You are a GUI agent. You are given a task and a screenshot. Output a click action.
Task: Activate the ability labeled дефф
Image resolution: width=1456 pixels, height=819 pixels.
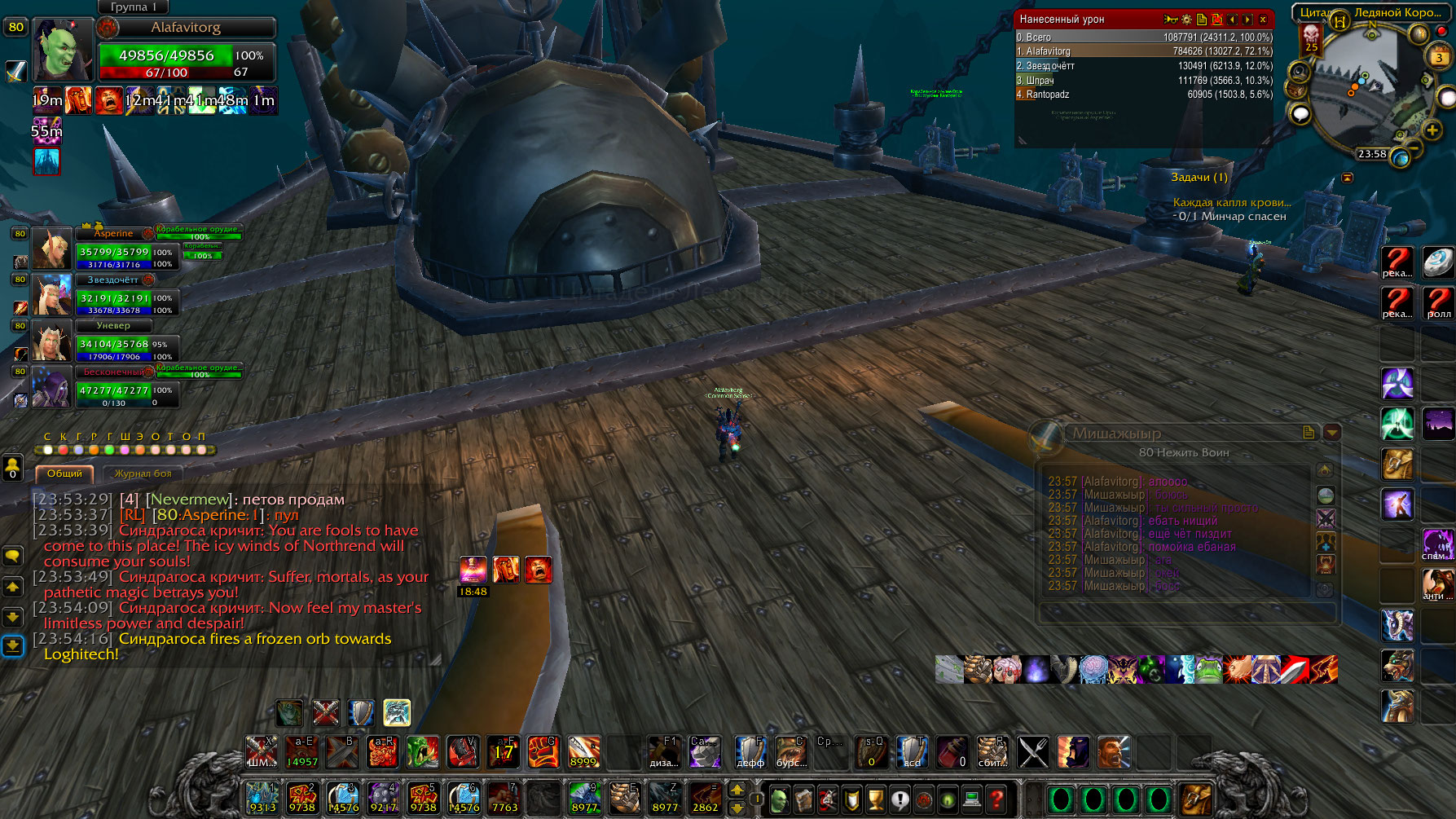pos(750,752)
